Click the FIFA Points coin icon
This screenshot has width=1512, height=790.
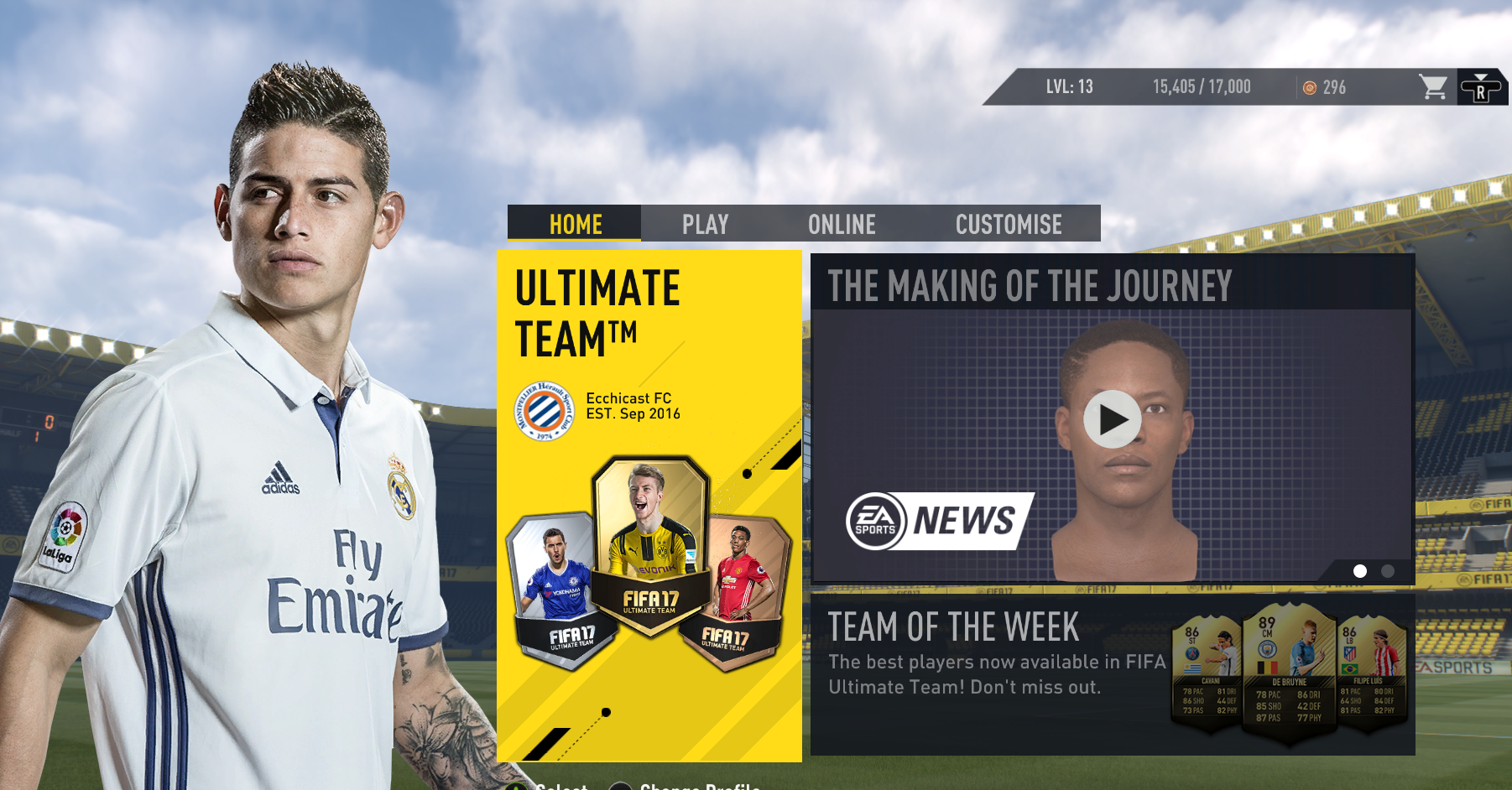coord(1310,87)
